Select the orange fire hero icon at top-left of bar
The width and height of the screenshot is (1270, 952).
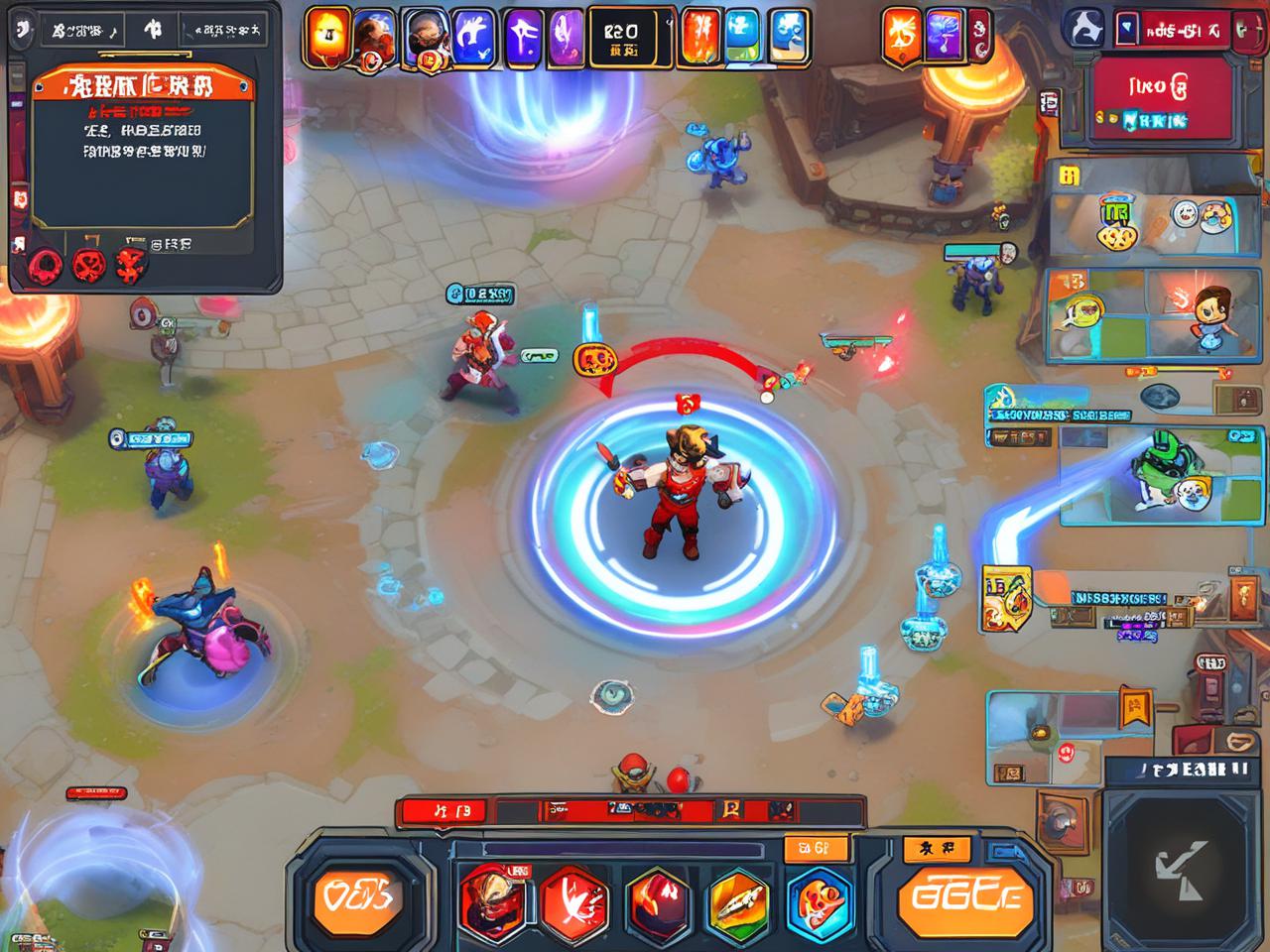point(329,36)
